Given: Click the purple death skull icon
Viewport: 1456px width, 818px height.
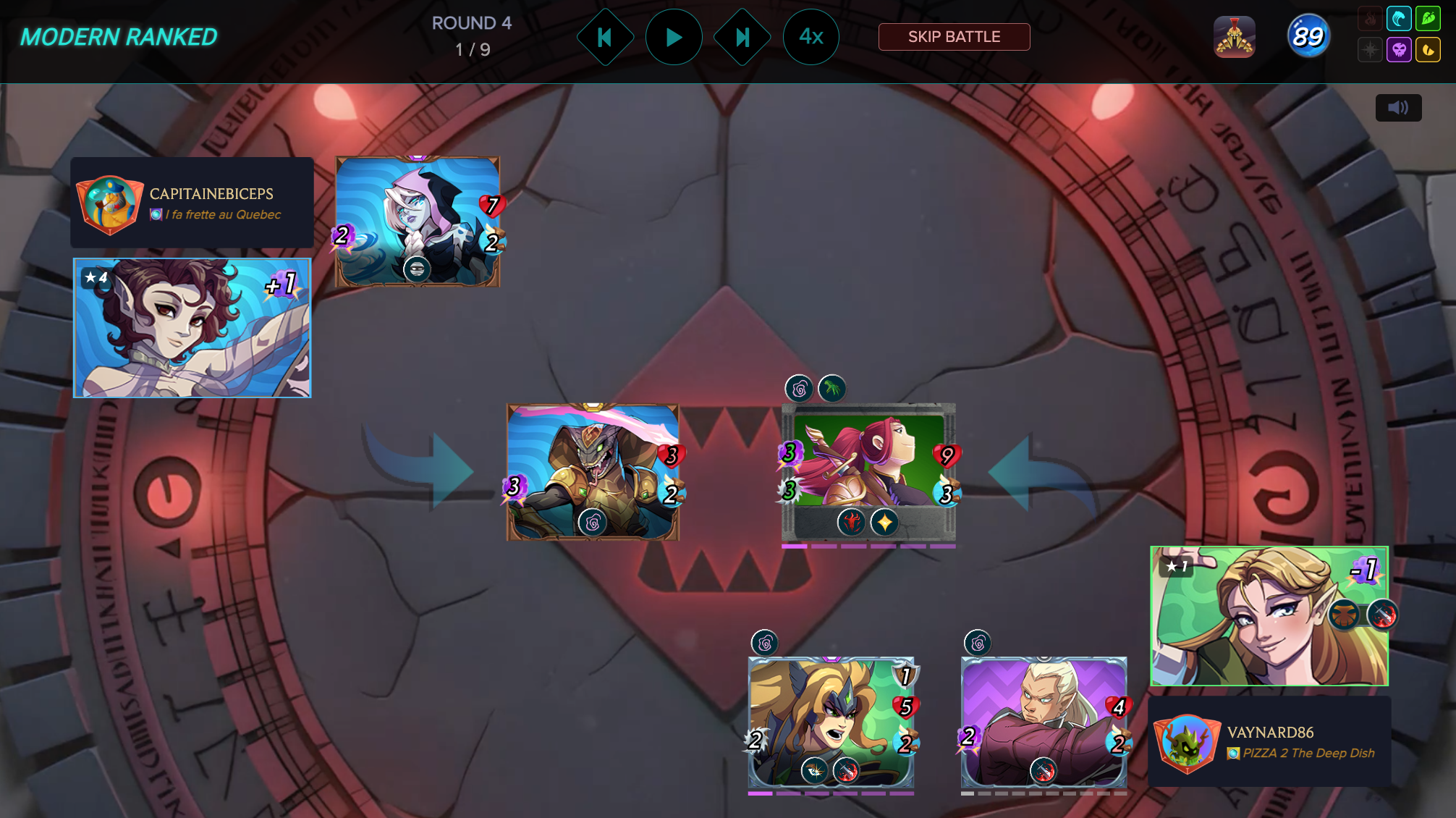Looking at the screenshot, I should 1399,50.
